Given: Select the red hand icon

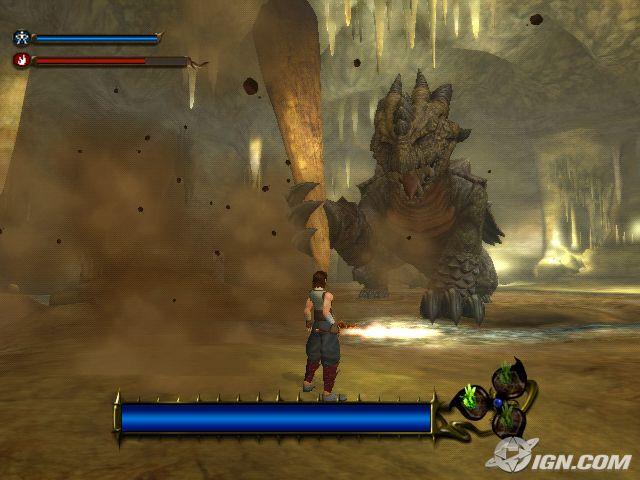Looking at the screenshot, I should click(21, 60).
